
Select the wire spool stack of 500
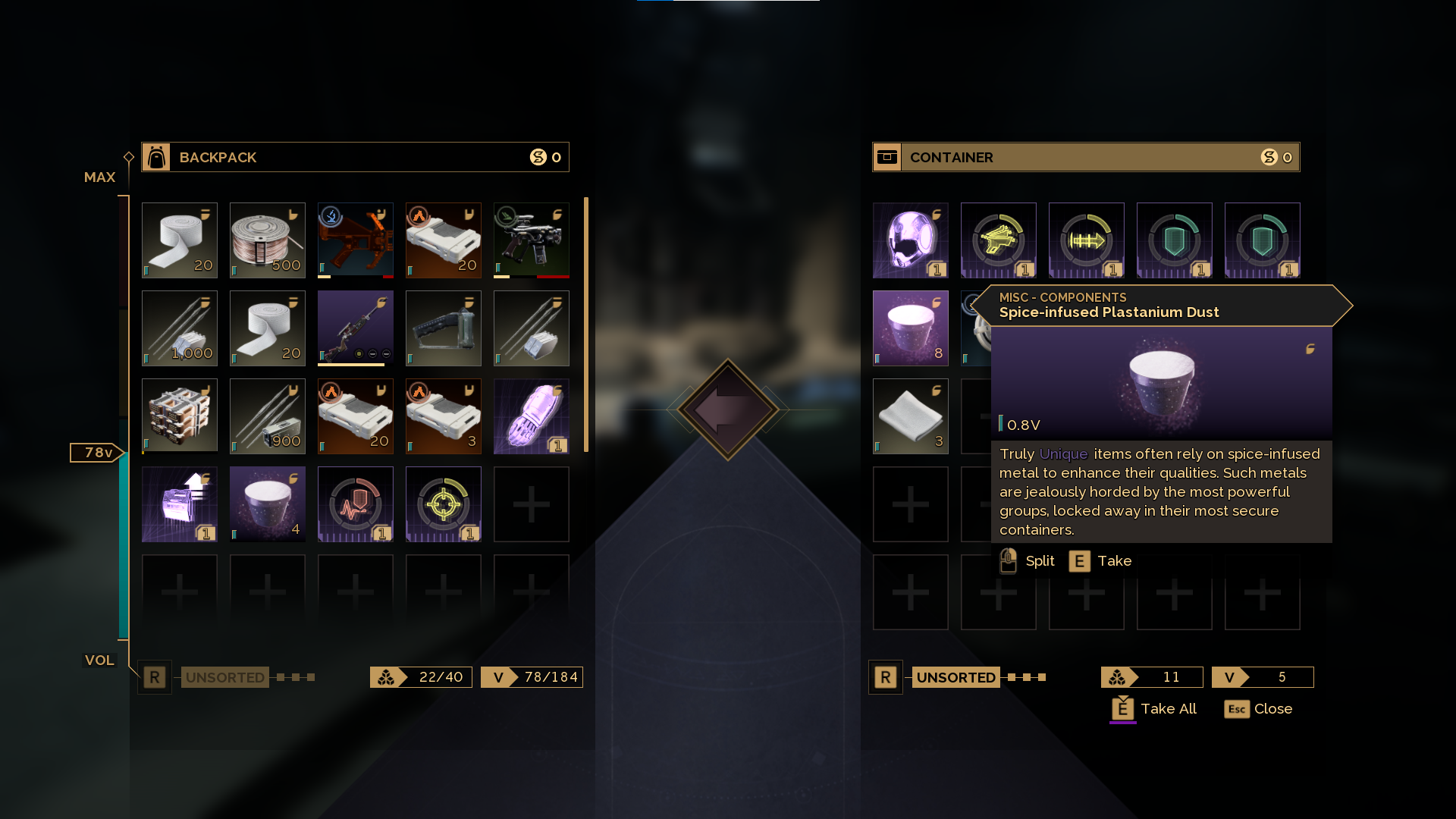[x=267, y=240]
